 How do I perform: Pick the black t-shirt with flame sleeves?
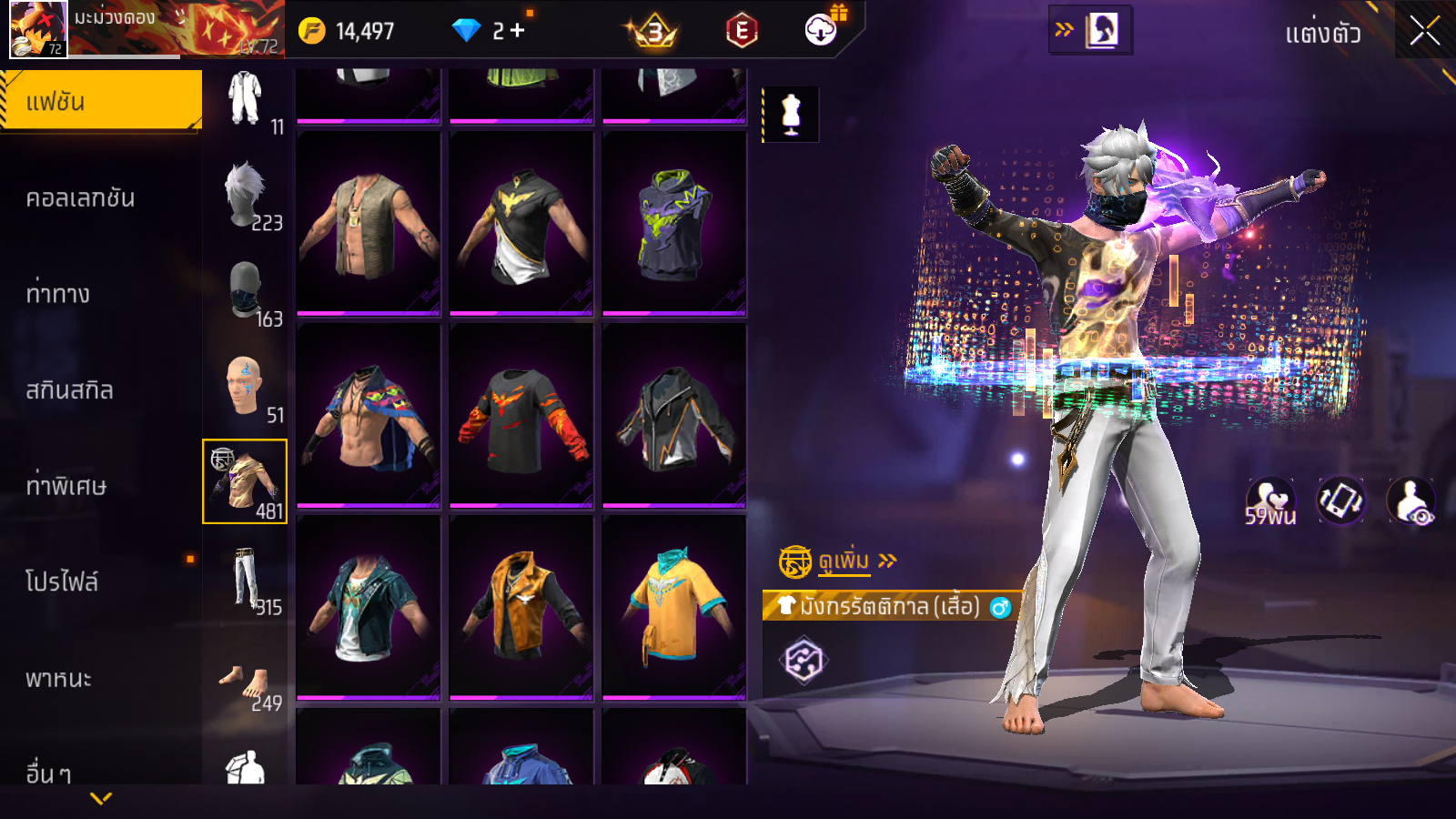(521, 416)
